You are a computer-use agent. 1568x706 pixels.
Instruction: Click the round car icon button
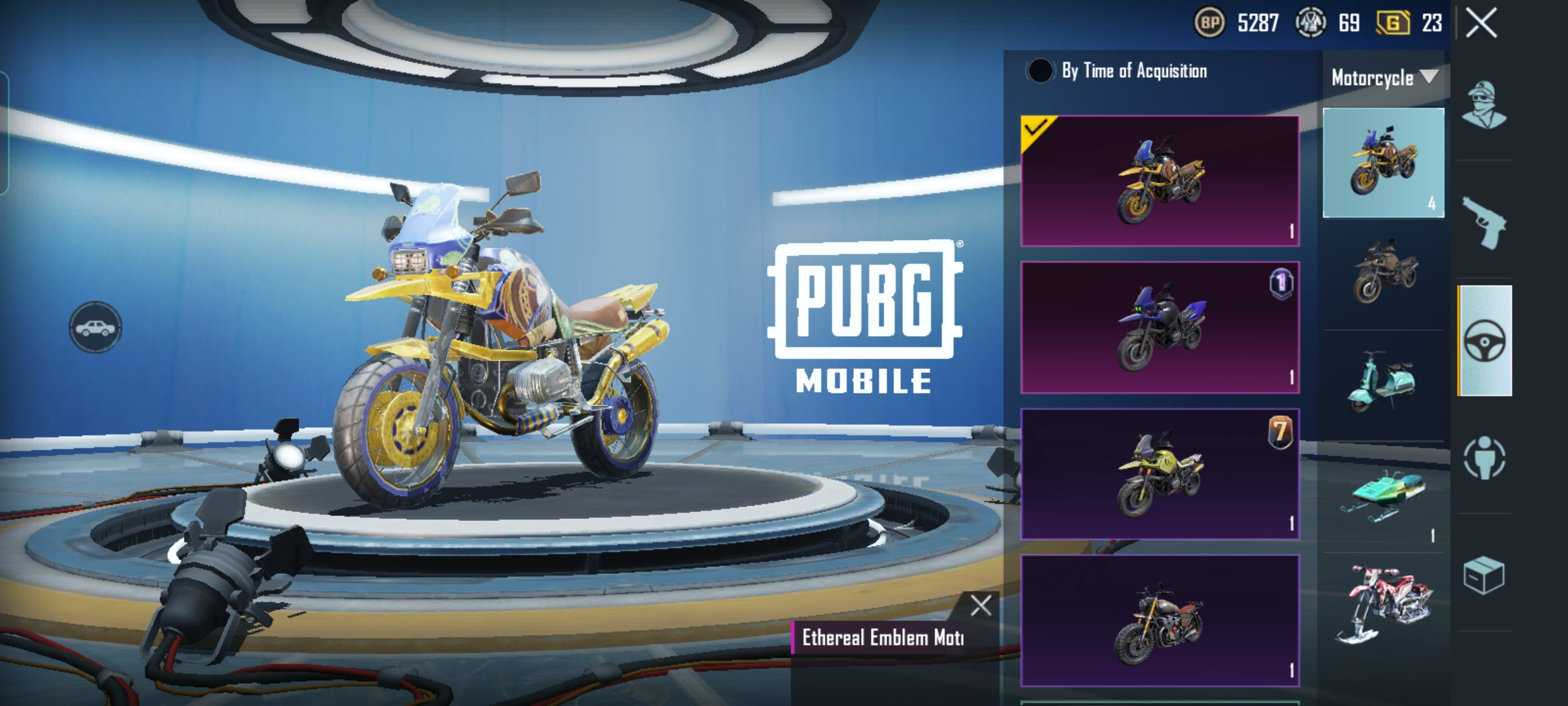click(x=95, y=327)
